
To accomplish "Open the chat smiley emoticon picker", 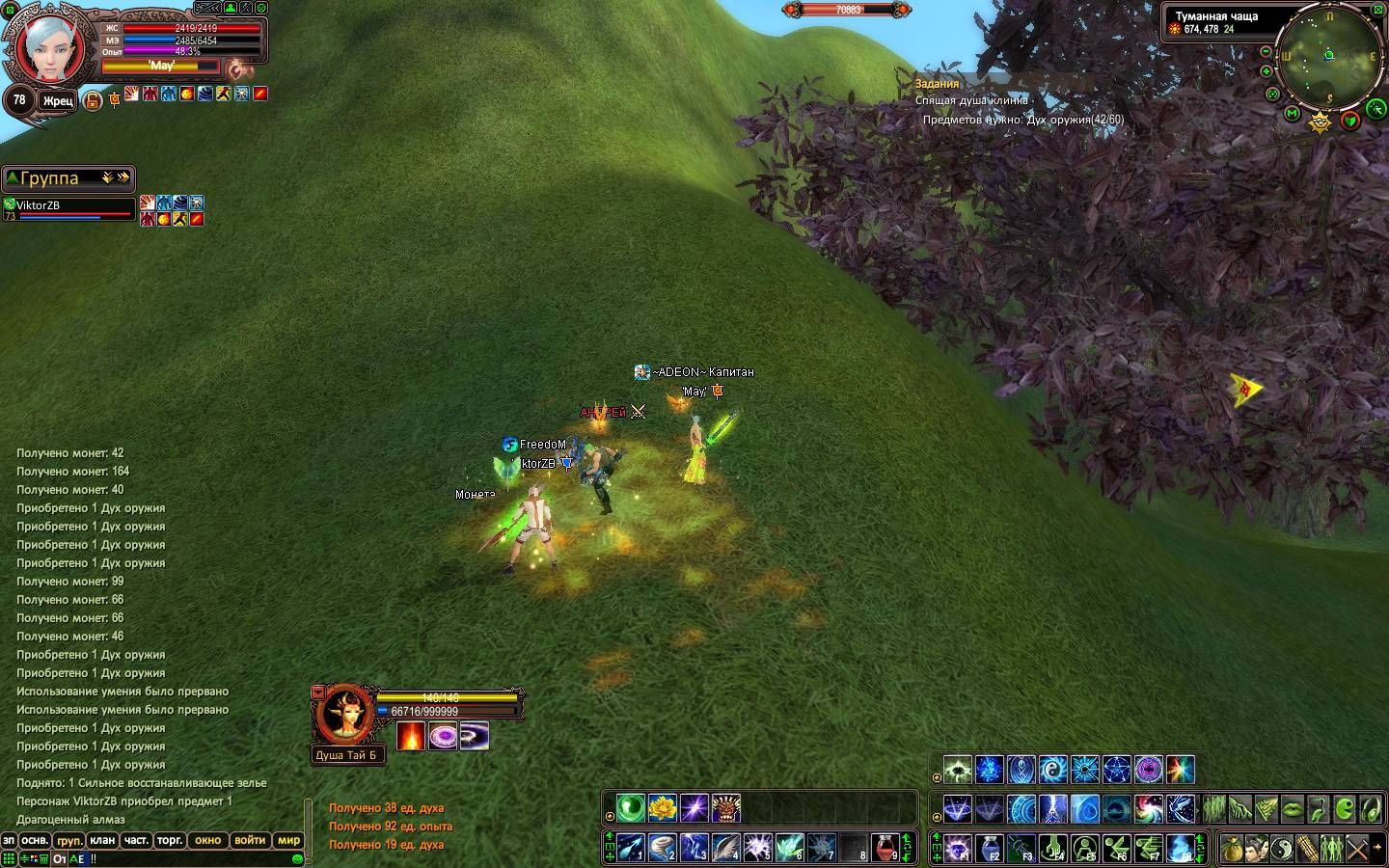I will click(297, 858).
